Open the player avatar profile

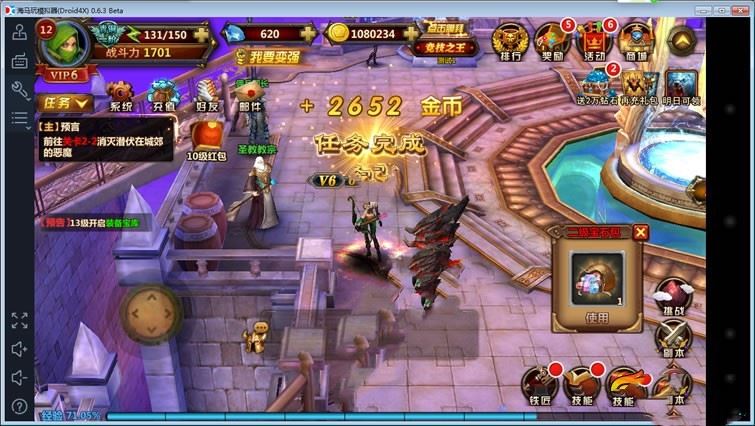[x=66, y=45]
